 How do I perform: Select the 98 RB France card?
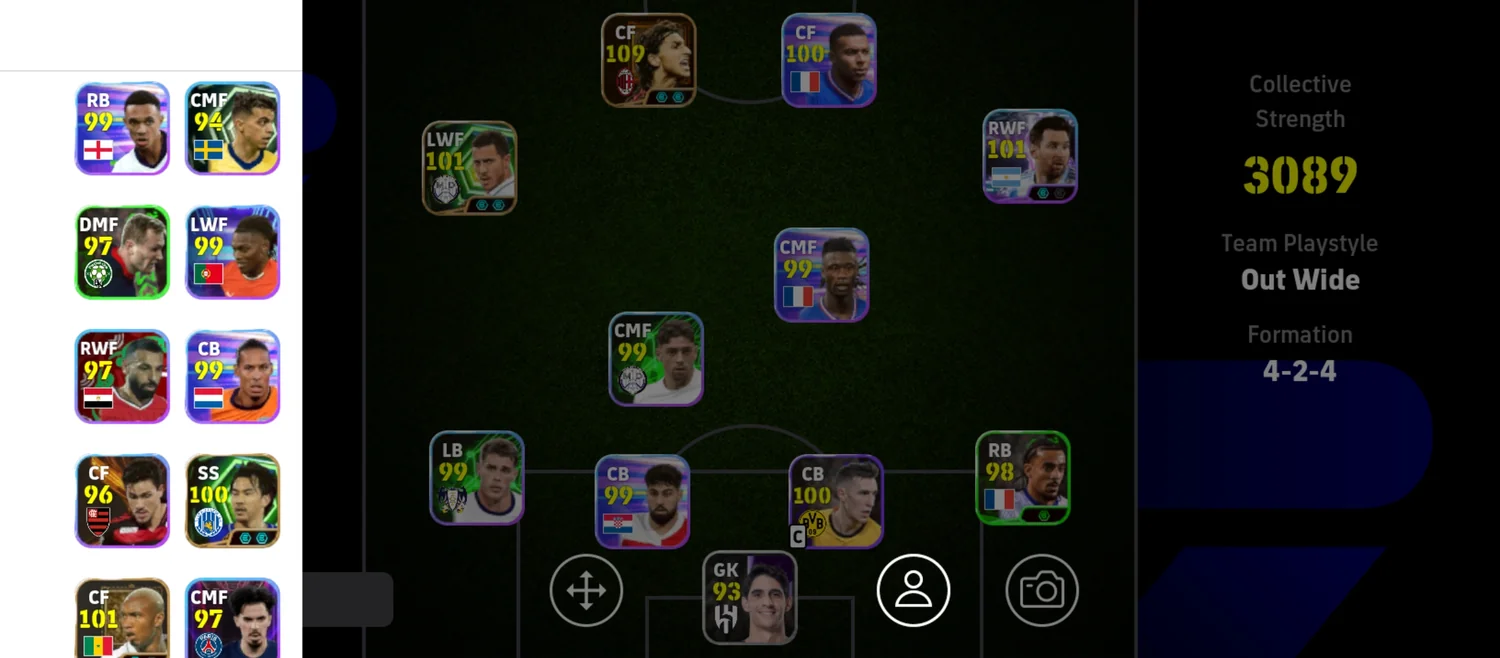pos(1023,478)
